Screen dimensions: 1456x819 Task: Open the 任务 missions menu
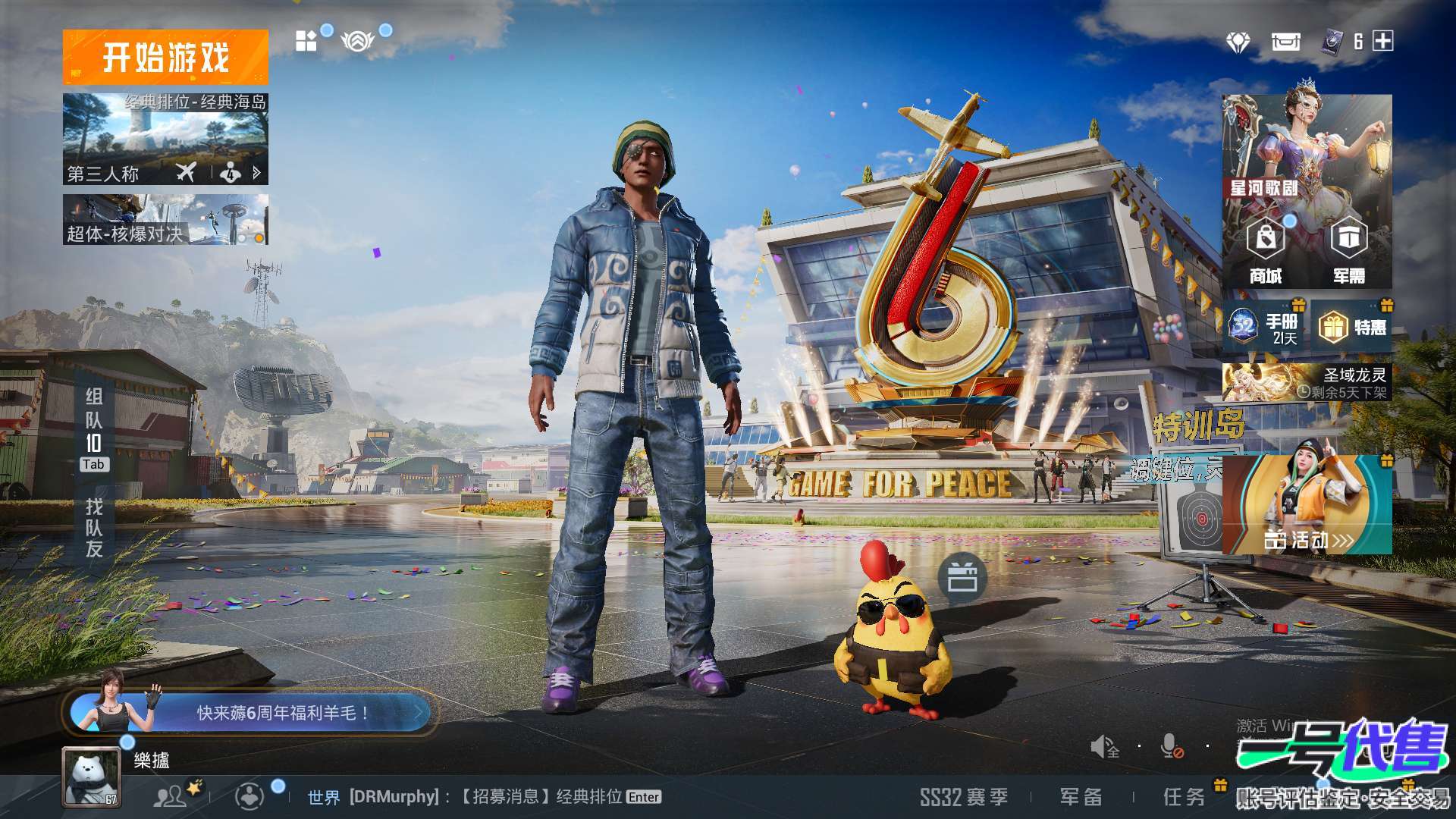1184,797
